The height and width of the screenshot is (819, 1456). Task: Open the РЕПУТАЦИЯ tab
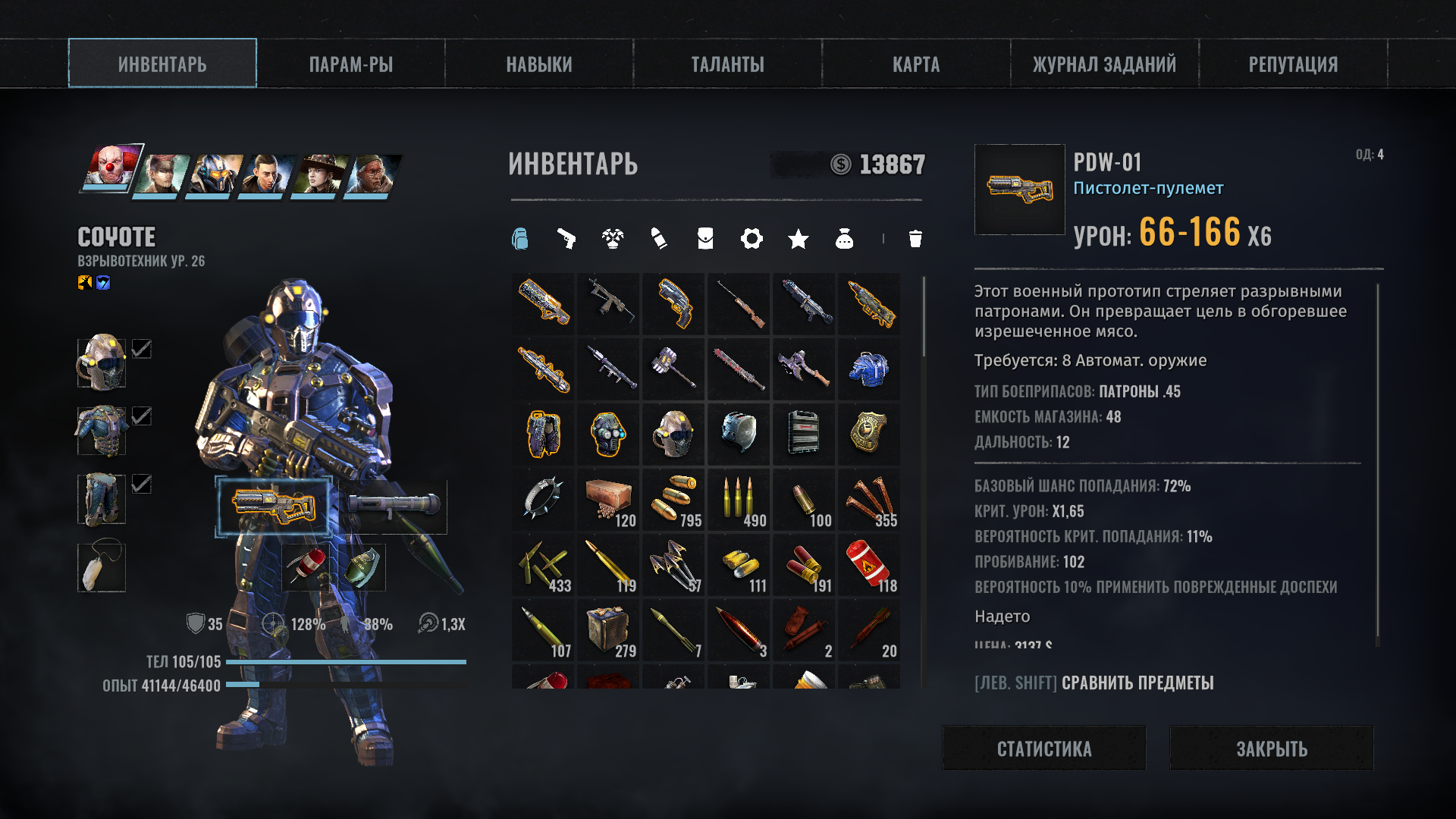tap(1293, 64)
